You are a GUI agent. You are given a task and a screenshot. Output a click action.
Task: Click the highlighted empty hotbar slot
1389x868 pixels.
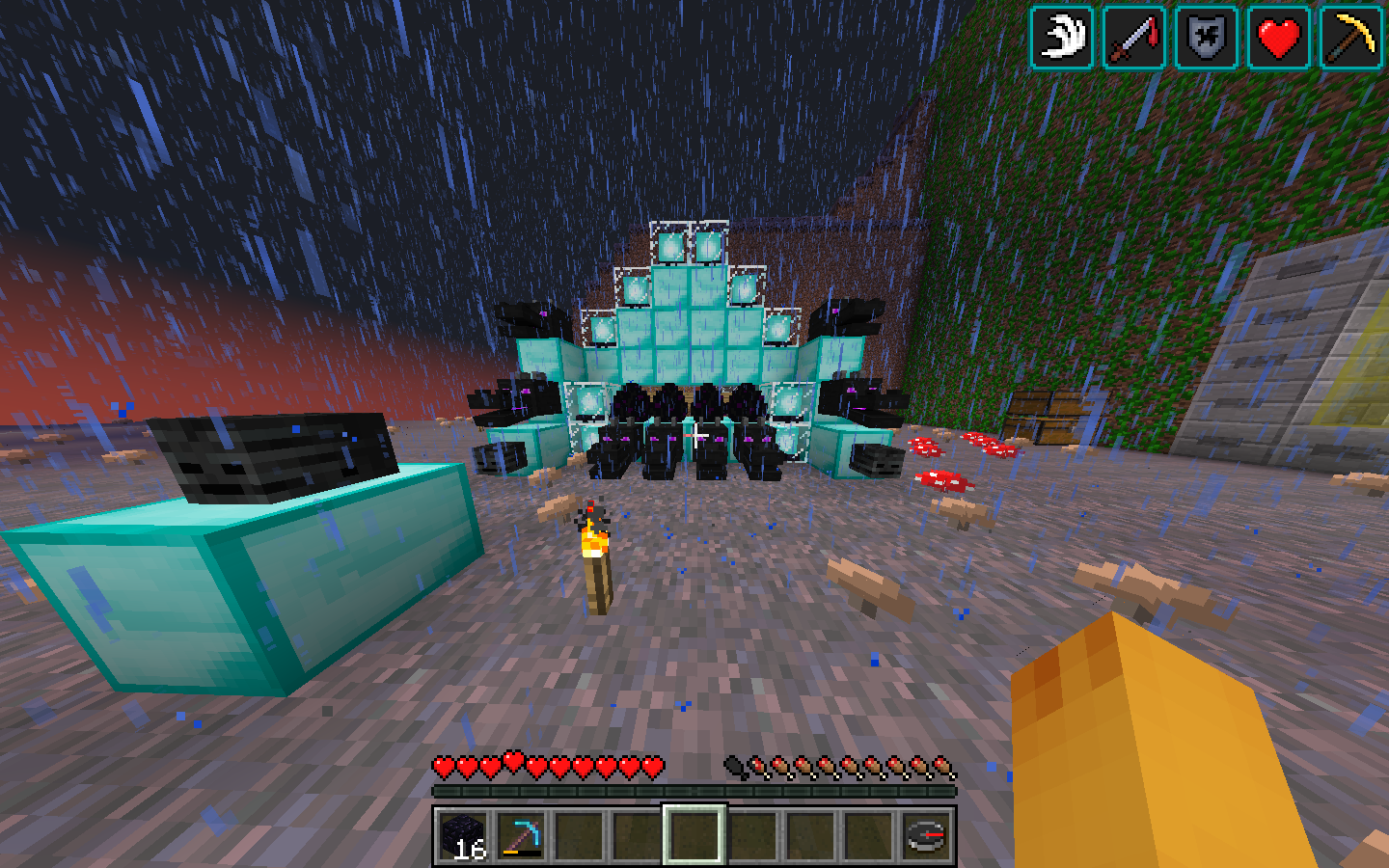[x=694, y=835]
